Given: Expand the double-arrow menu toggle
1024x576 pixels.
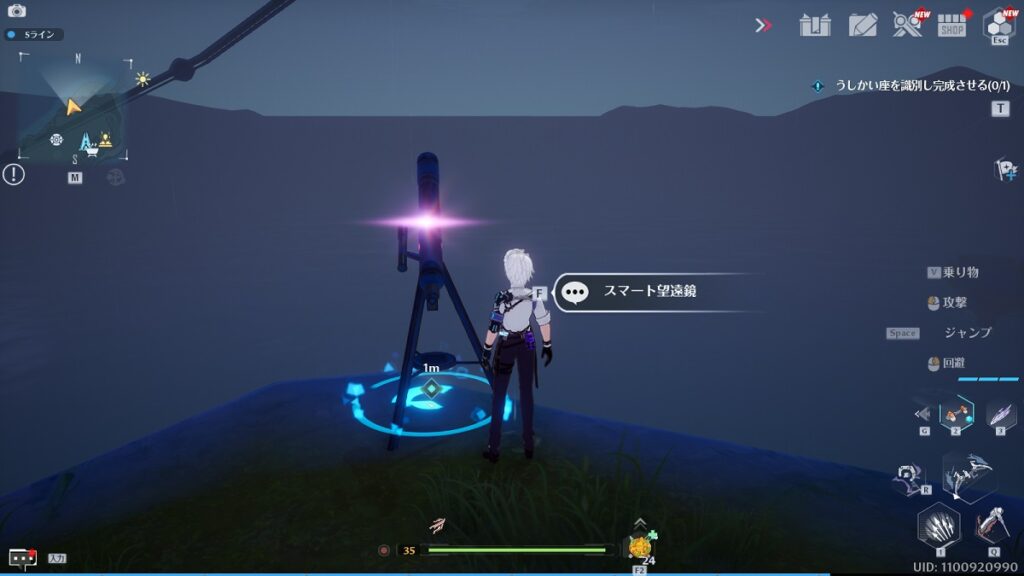Looking at the screenshot, I should (764, 25).
